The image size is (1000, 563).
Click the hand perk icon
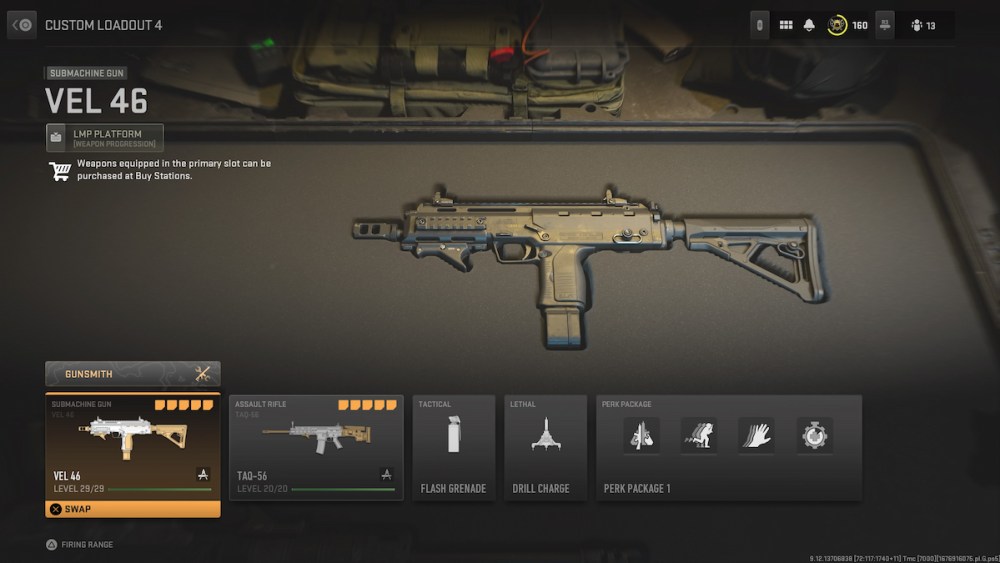756,435
